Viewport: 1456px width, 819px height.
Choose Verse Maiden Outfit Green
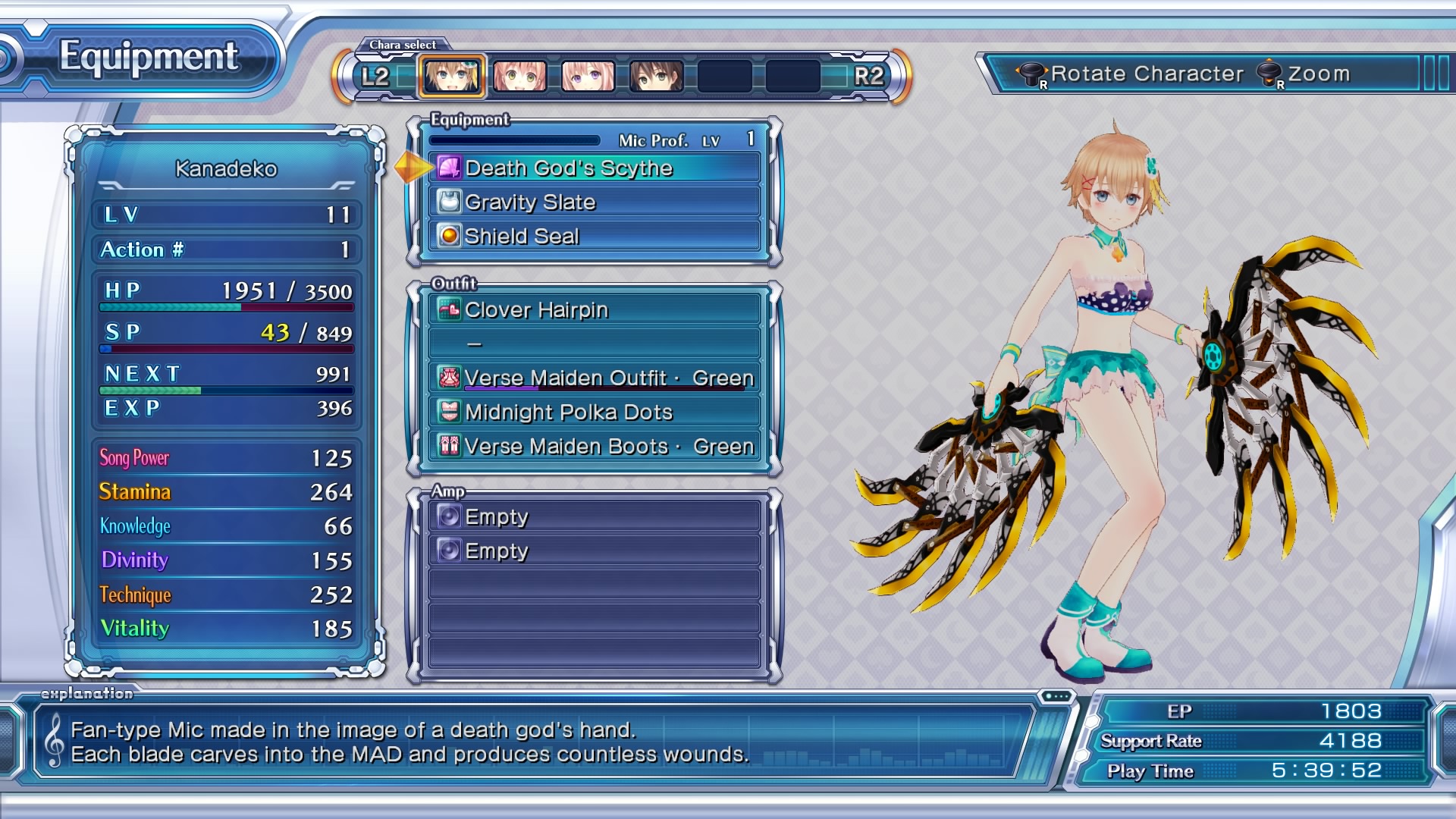(x=595, y=378)
